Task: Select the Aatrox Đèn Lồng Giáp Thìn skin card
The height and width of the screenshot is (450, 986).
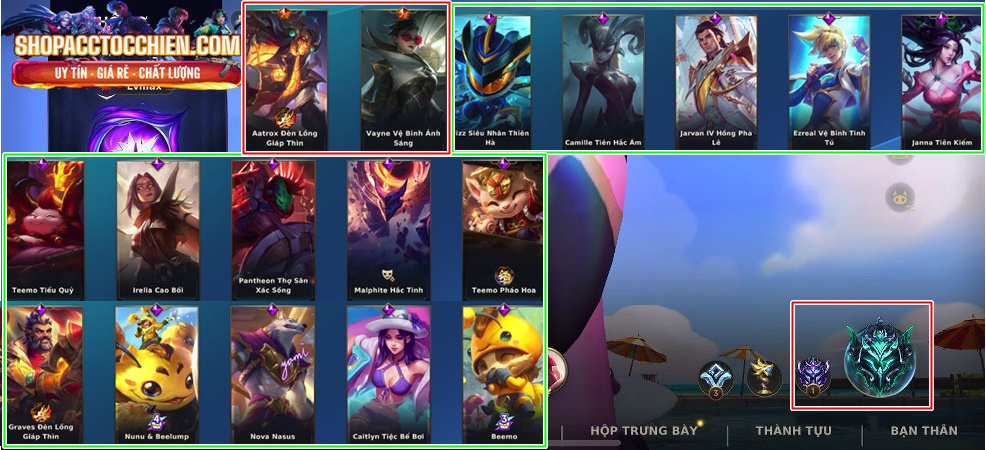Action: pos(286,80)
